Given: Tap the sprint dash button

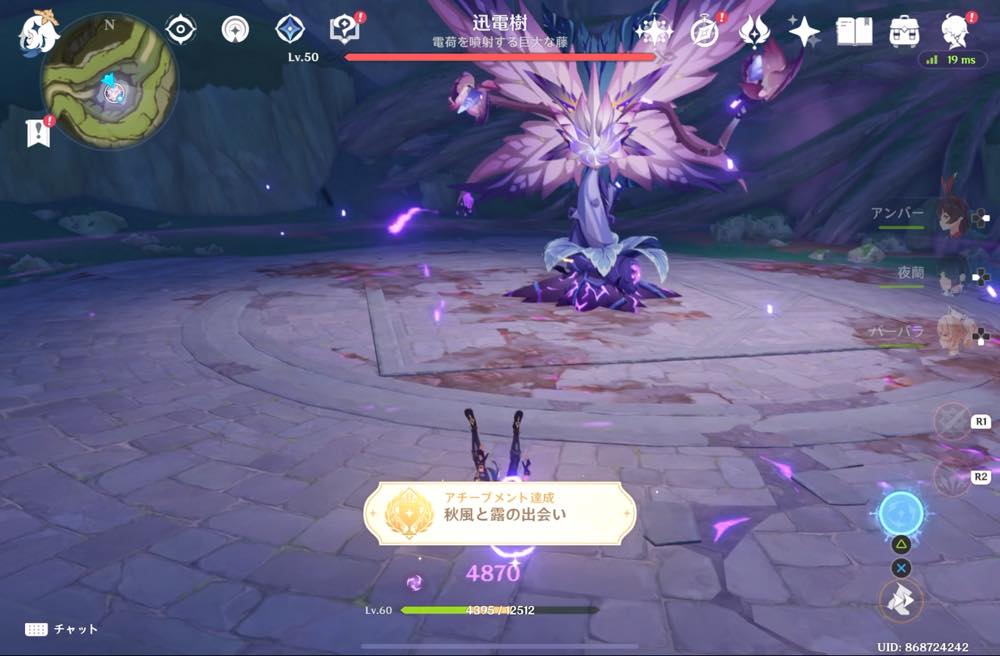Looking at the screenshot, I should coord(901,600).
